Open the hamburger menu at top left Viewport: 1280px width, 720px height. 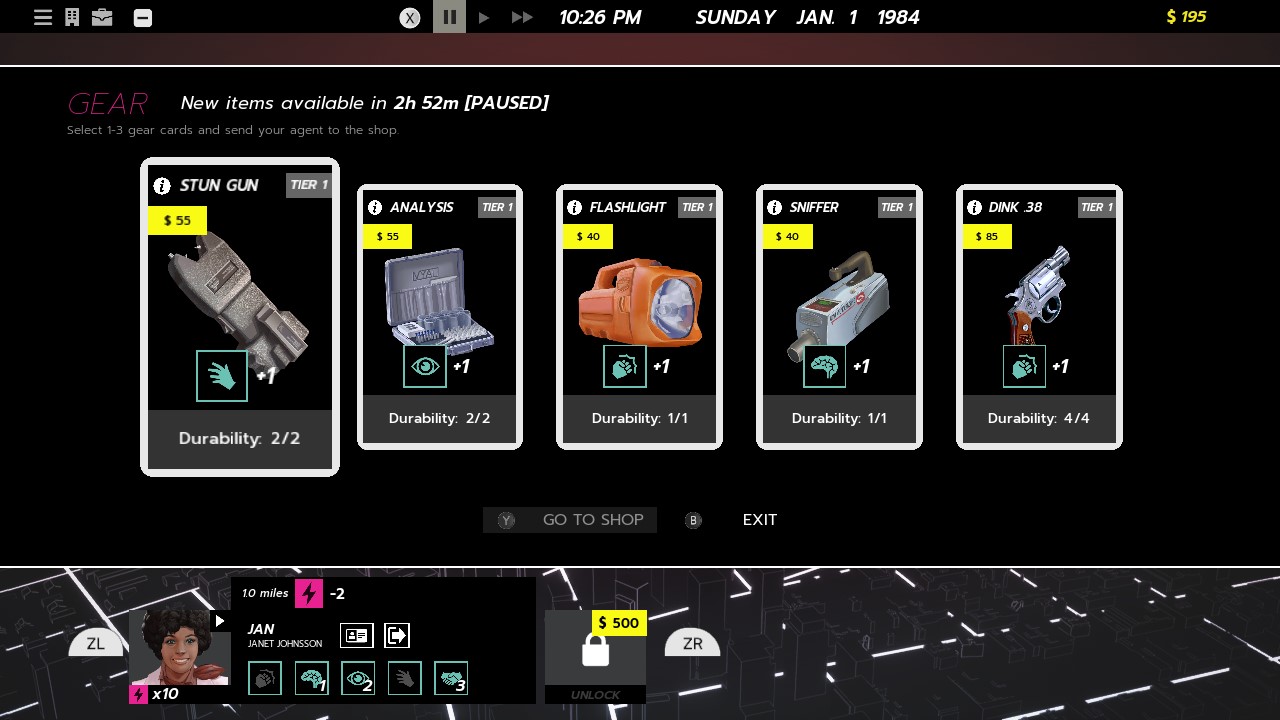tap(42, 16)
